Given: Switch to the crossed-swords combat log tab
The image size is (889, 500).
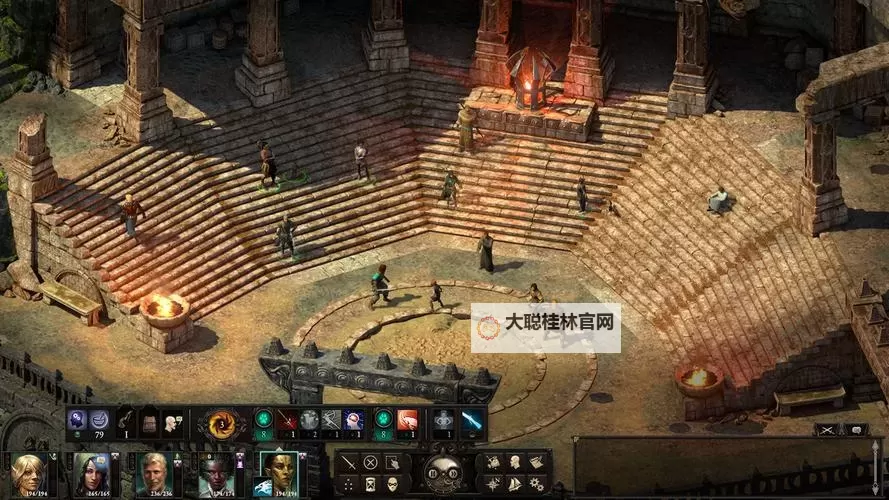Looking at the screenshot, I should click(x=827, y=430).
